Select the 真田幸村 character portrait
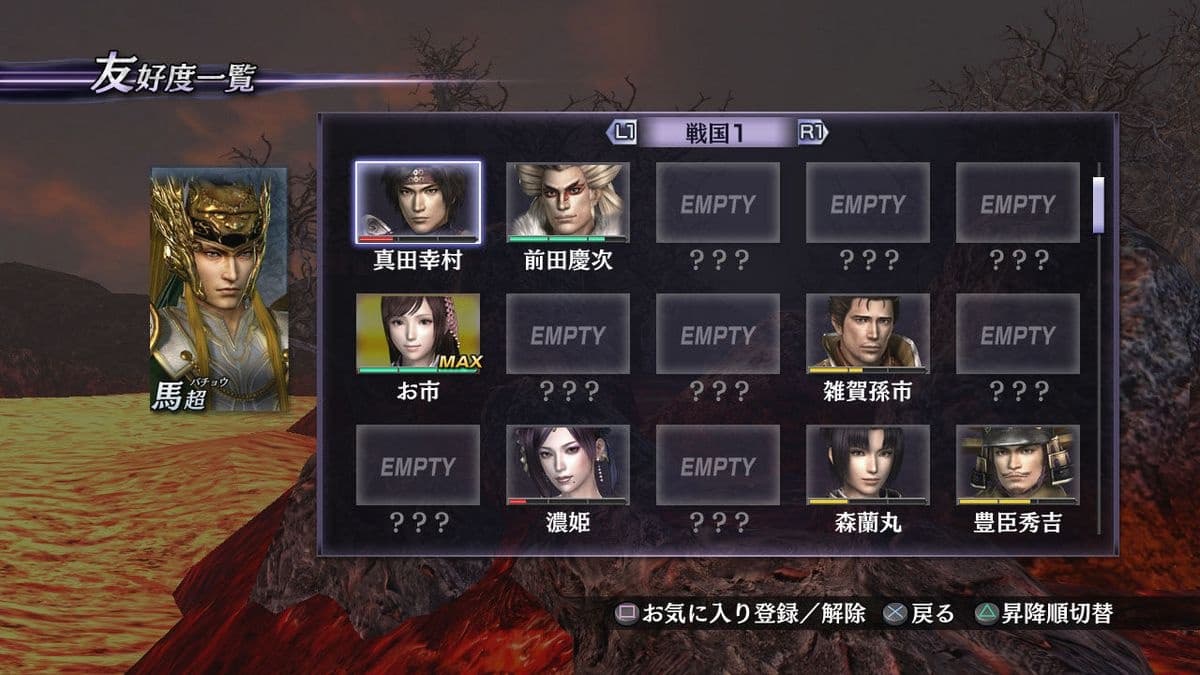Screen dimensions: 1200x675 coord(418,201)
